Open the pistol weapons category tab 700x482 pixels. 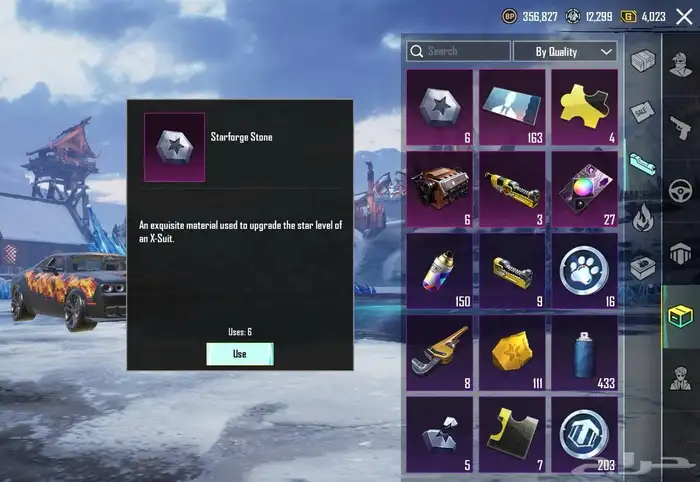tap(682, 127)
